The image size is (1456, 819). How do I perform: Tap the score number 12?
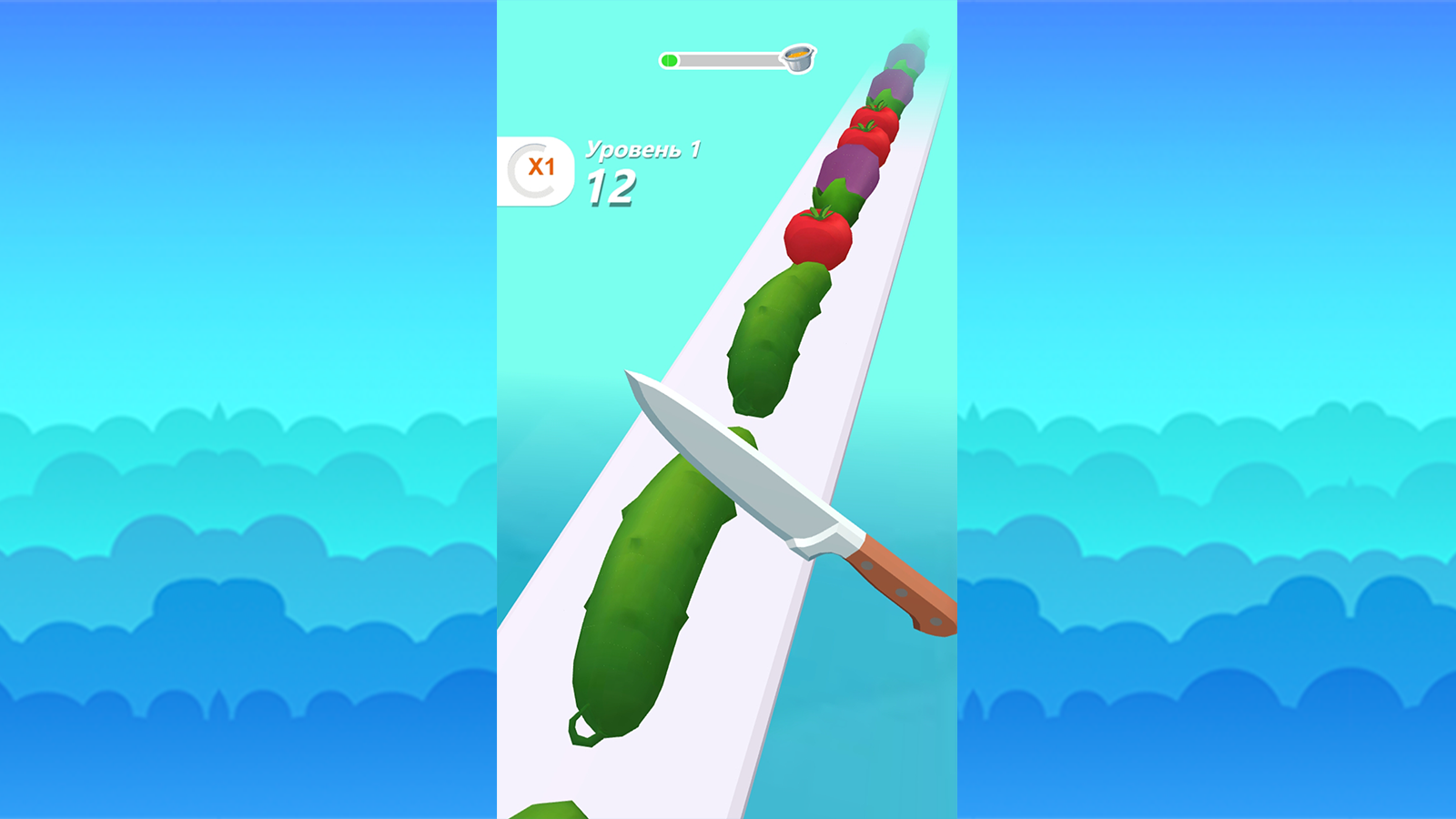coord(612,188)
